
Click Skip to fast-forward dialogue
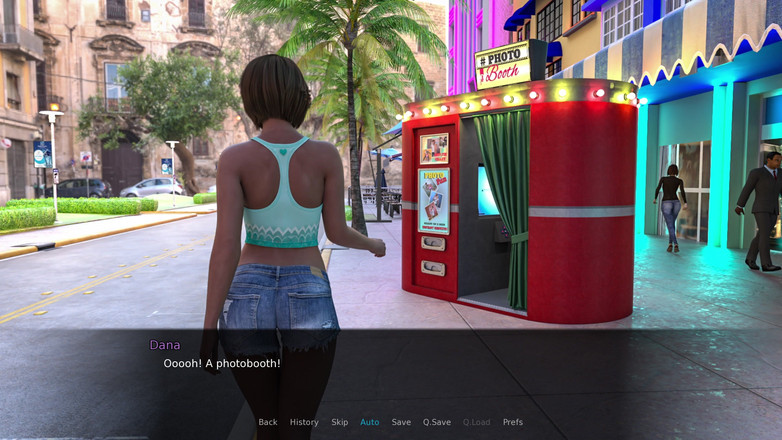pos(340,422)
